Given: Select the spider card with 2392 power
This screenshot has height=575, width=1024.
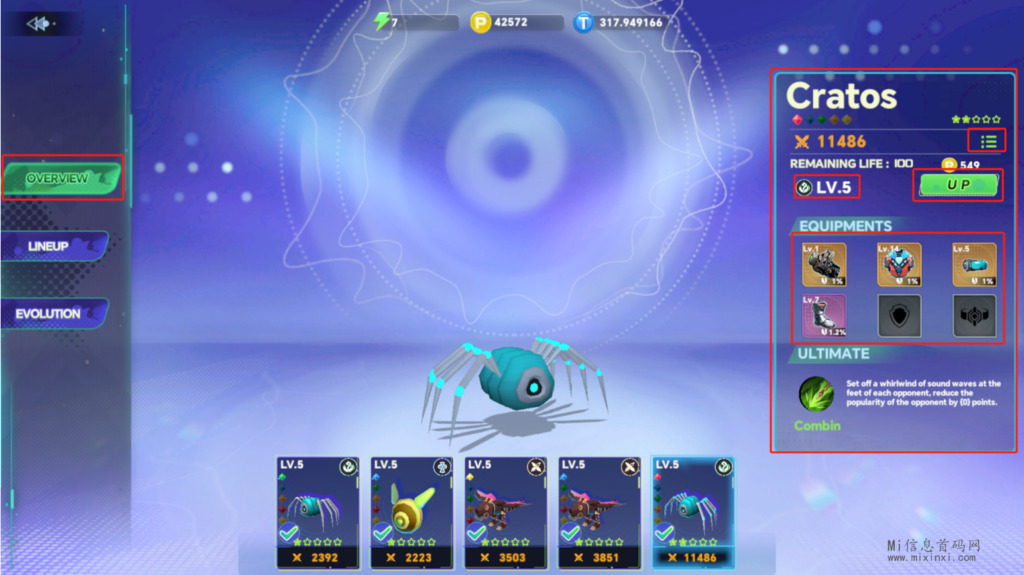Looking at the screenshot, I should coord(318,510).
